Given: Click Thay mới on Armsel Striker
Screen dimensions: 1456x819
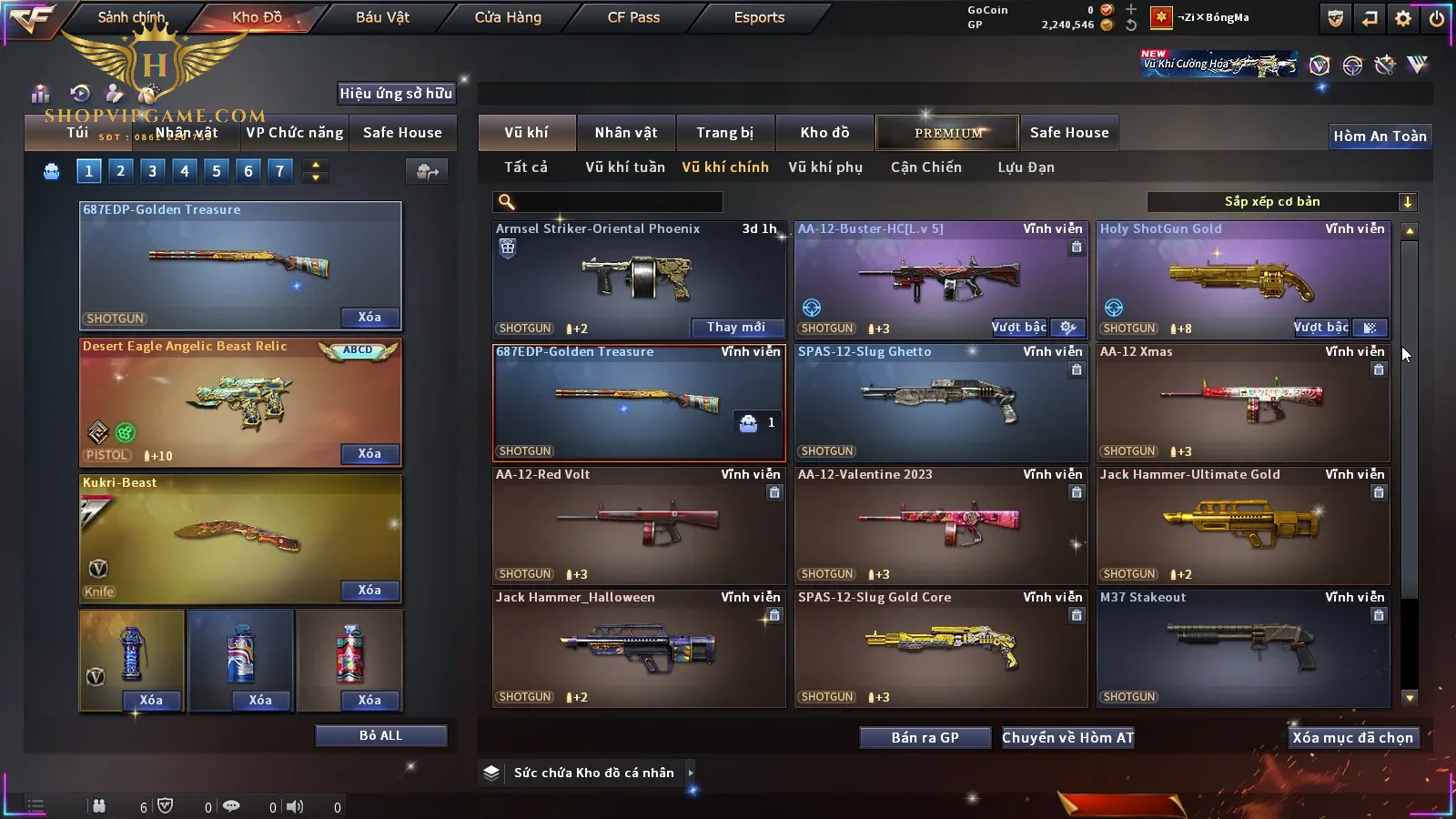Looking at the screenshot, I should 735,328.
